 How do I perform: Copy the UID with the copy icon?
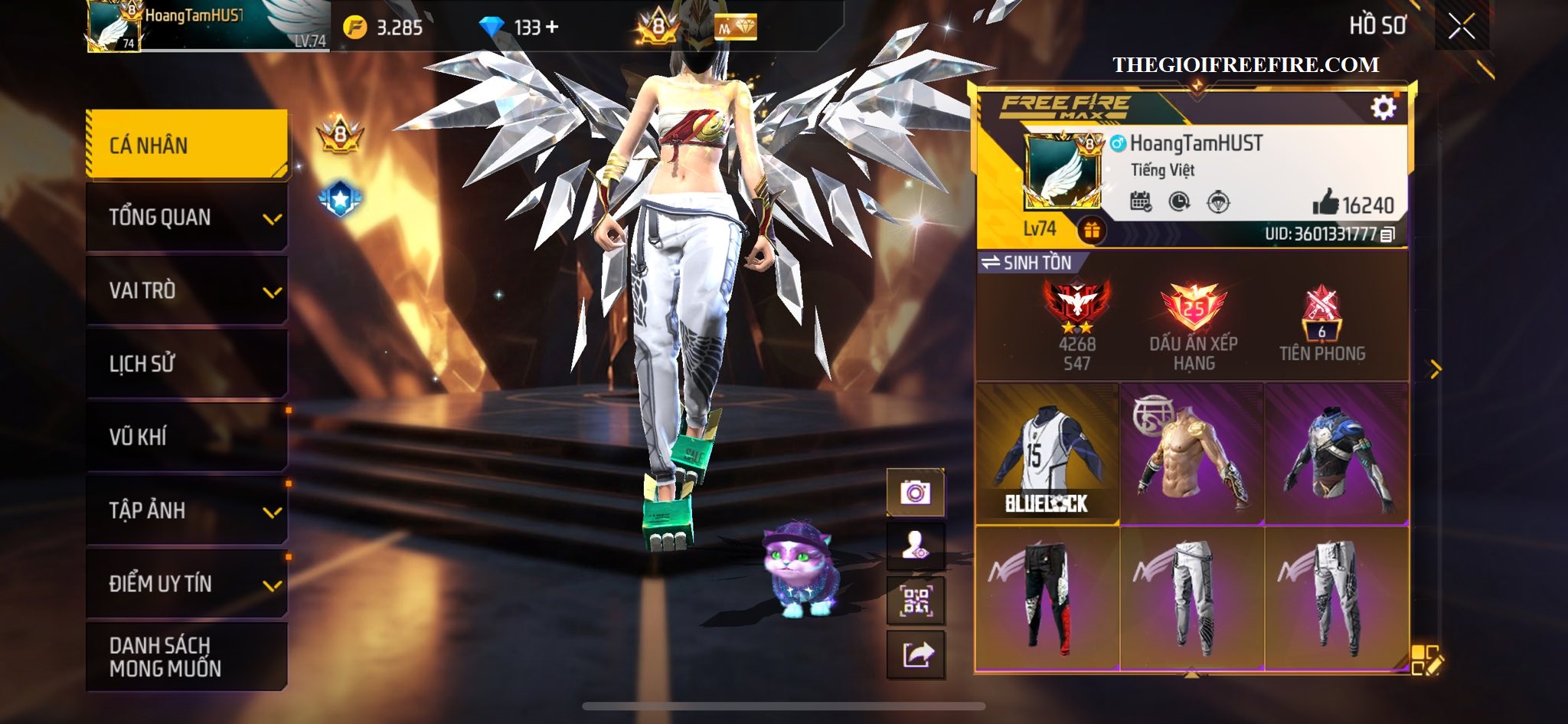click(1387, 234)
